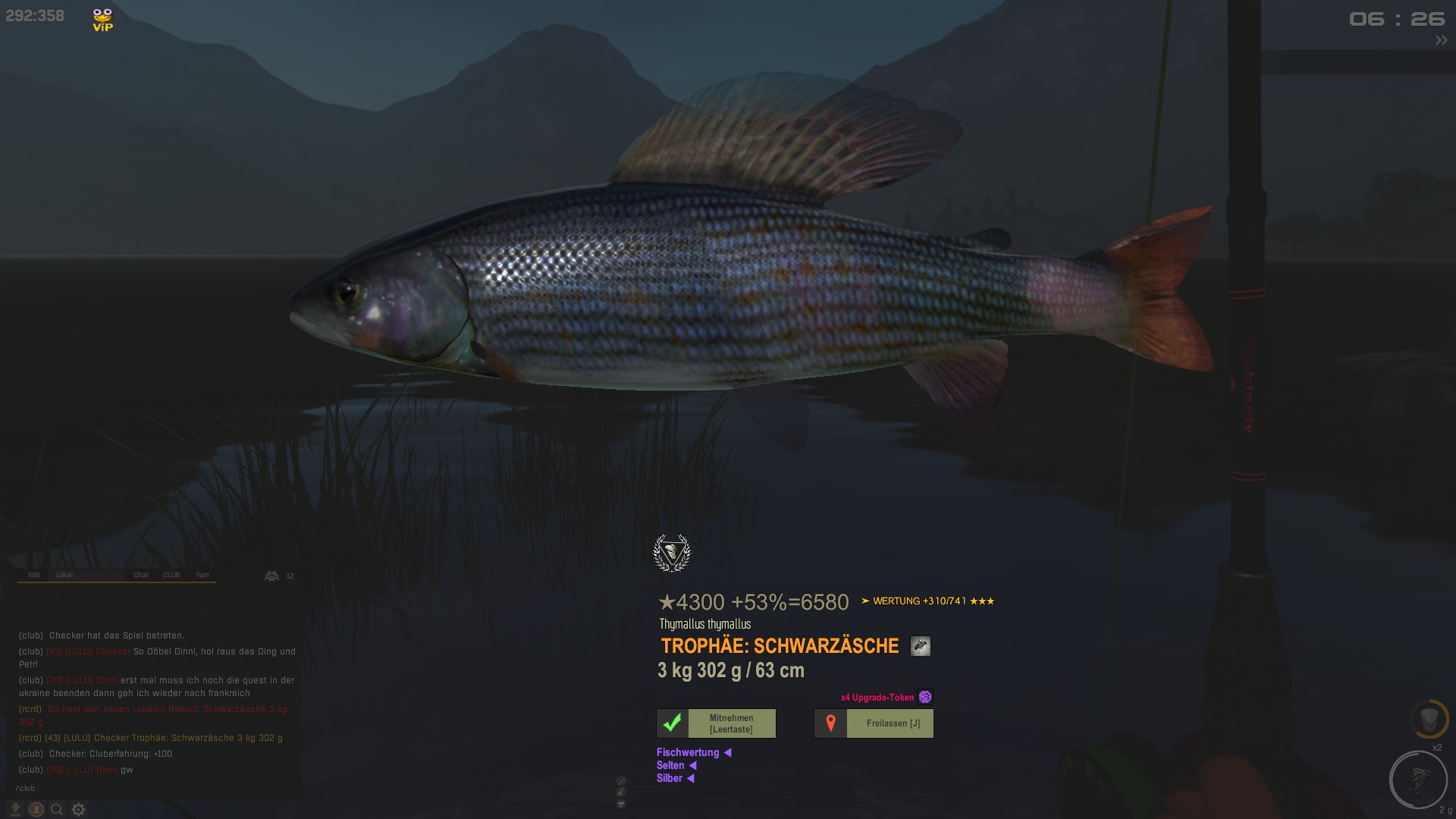Open the orange profile avatar icon

click(36, 809)
